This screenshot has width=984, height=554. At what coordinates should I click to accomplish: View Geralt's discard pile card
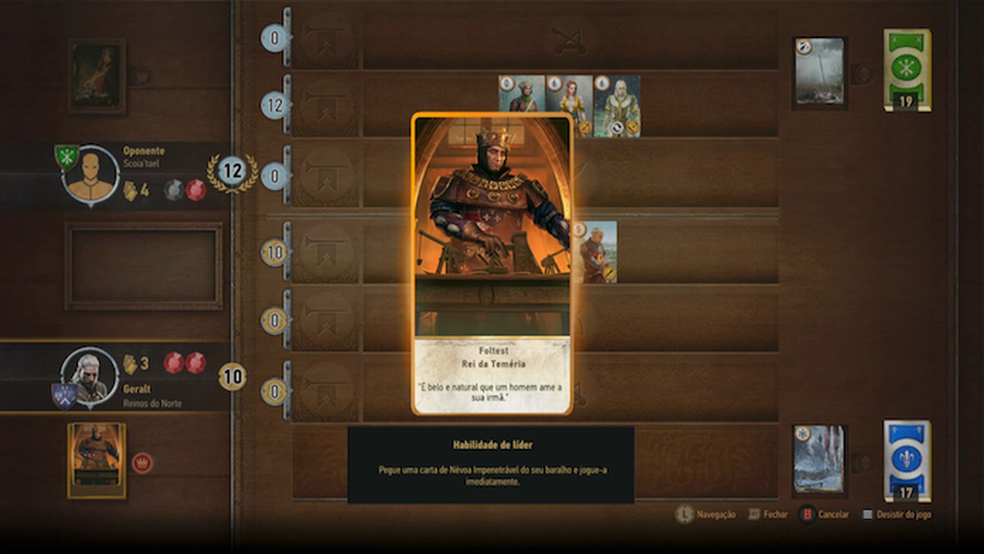click(819, 459)
